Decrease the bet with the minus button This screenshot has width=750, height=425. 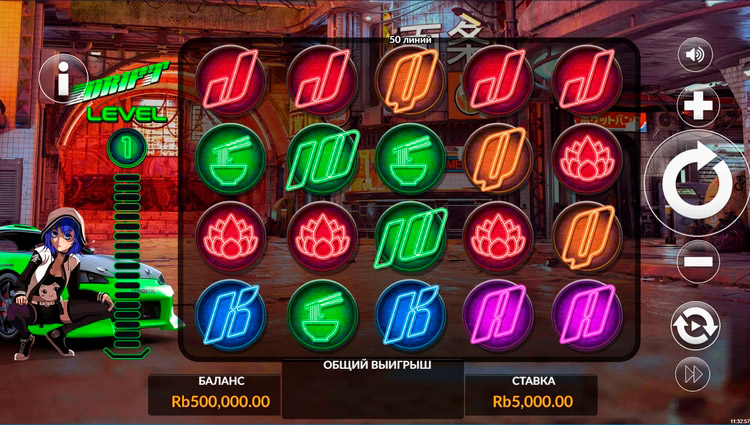[698, 262]
